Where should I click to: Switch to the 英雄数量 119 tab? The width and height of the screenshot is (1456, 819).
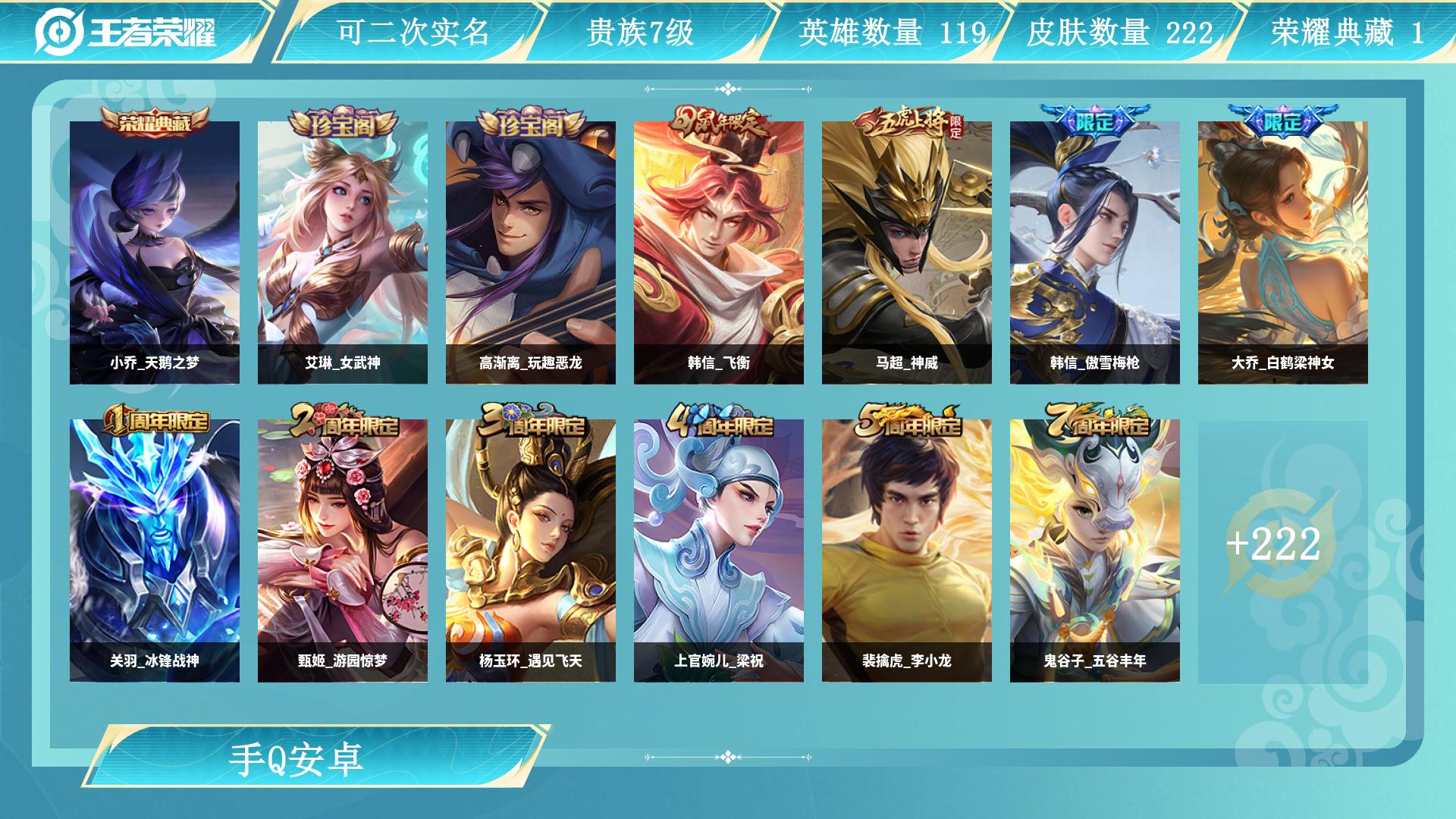click(891, 33)
